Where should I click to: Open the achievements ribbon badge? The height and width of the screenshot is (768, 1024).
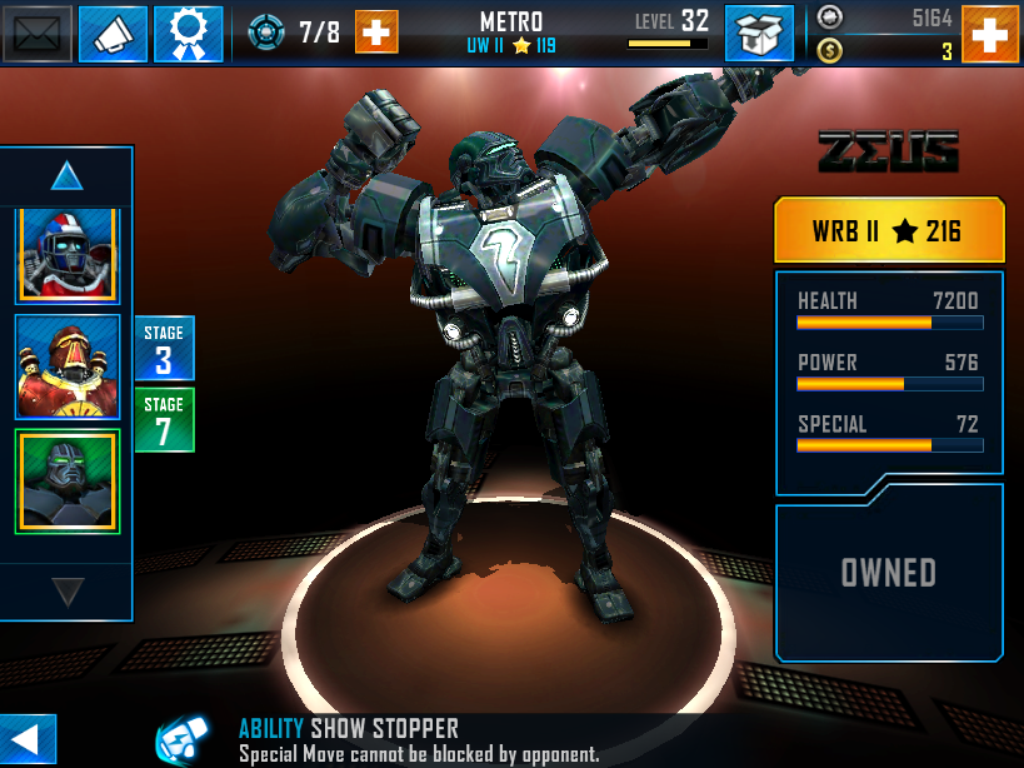[x=188, y=34]
